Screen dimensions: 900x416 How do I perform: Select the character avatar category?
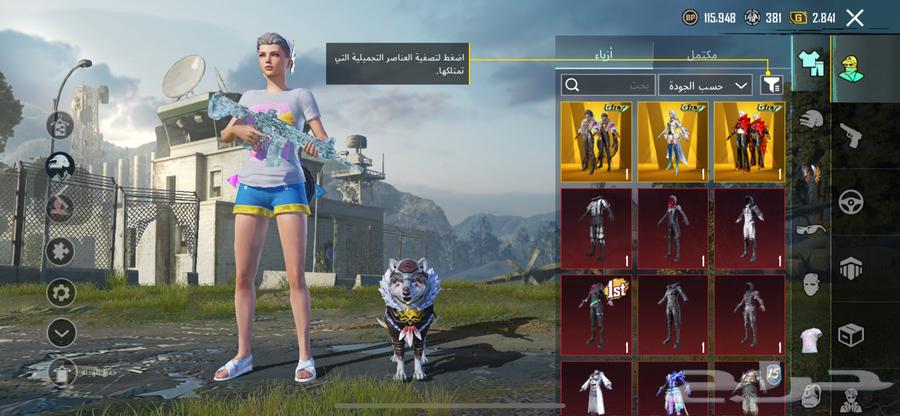(852, 67)
